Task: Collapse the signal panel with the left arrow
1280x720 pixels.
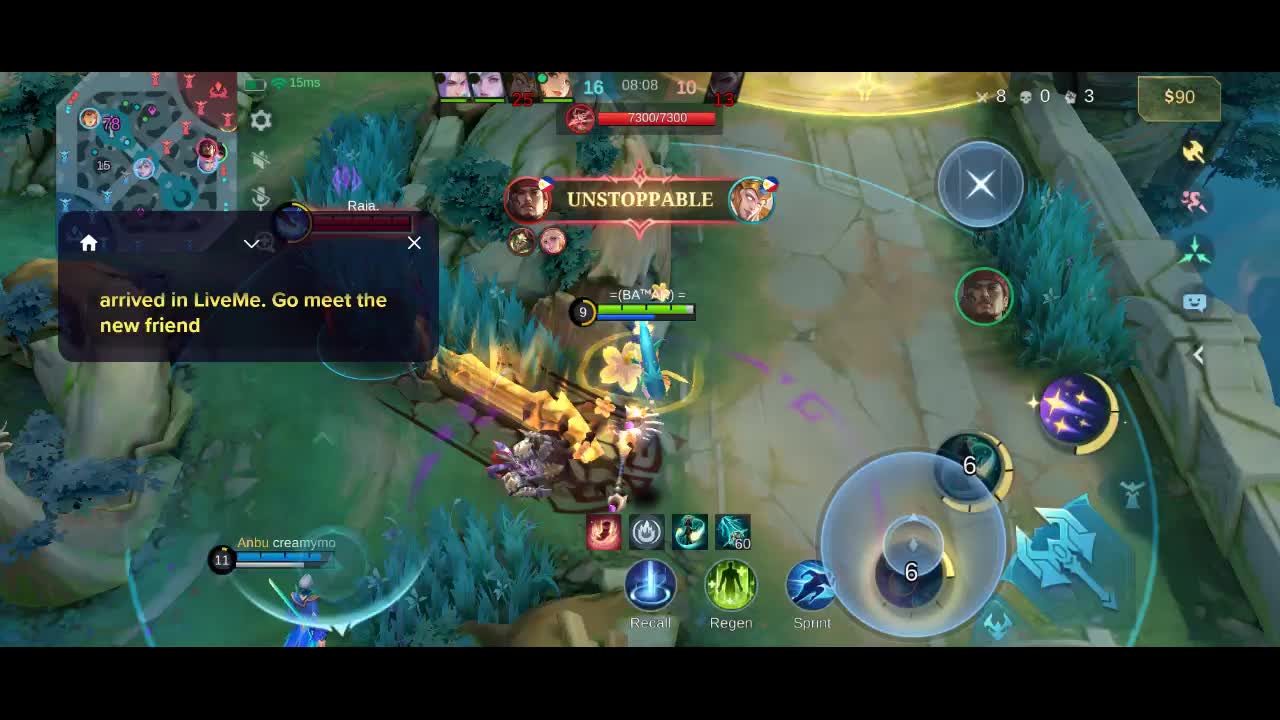Action: click(x=1198, y=354)
